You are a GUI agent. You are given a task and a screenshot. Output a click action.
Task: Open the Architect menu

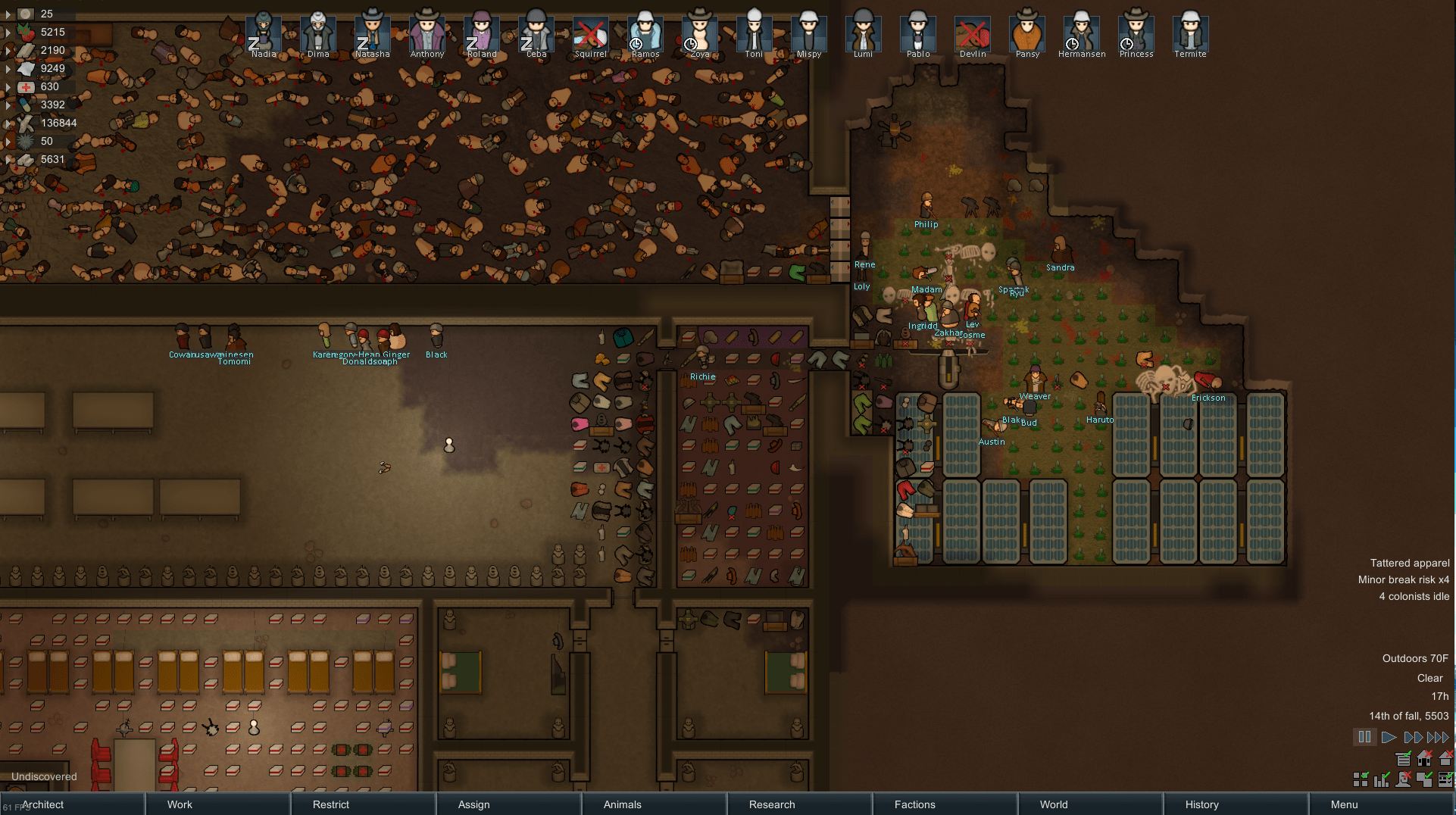[42, 804]
